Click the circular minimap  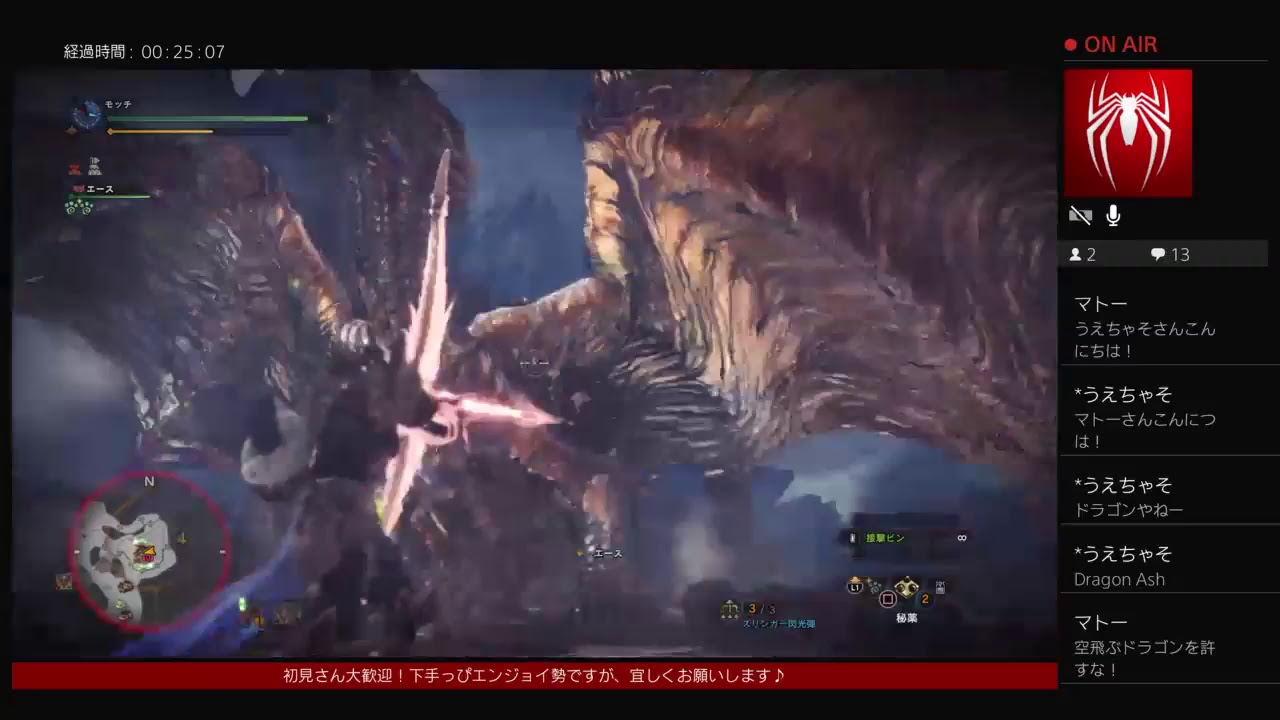click(150, 550)
